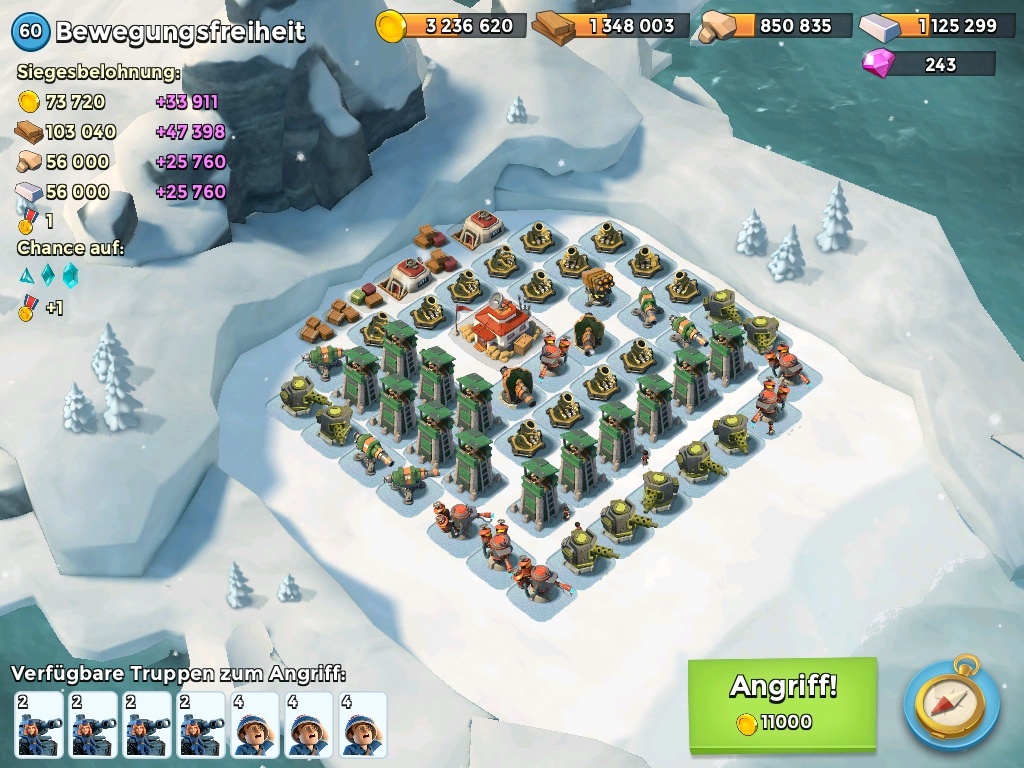Return to the map via the compass
Image resolution: width=1024 pixels, height=768 pixels.
pyautogui.click(x=950, y=702)
